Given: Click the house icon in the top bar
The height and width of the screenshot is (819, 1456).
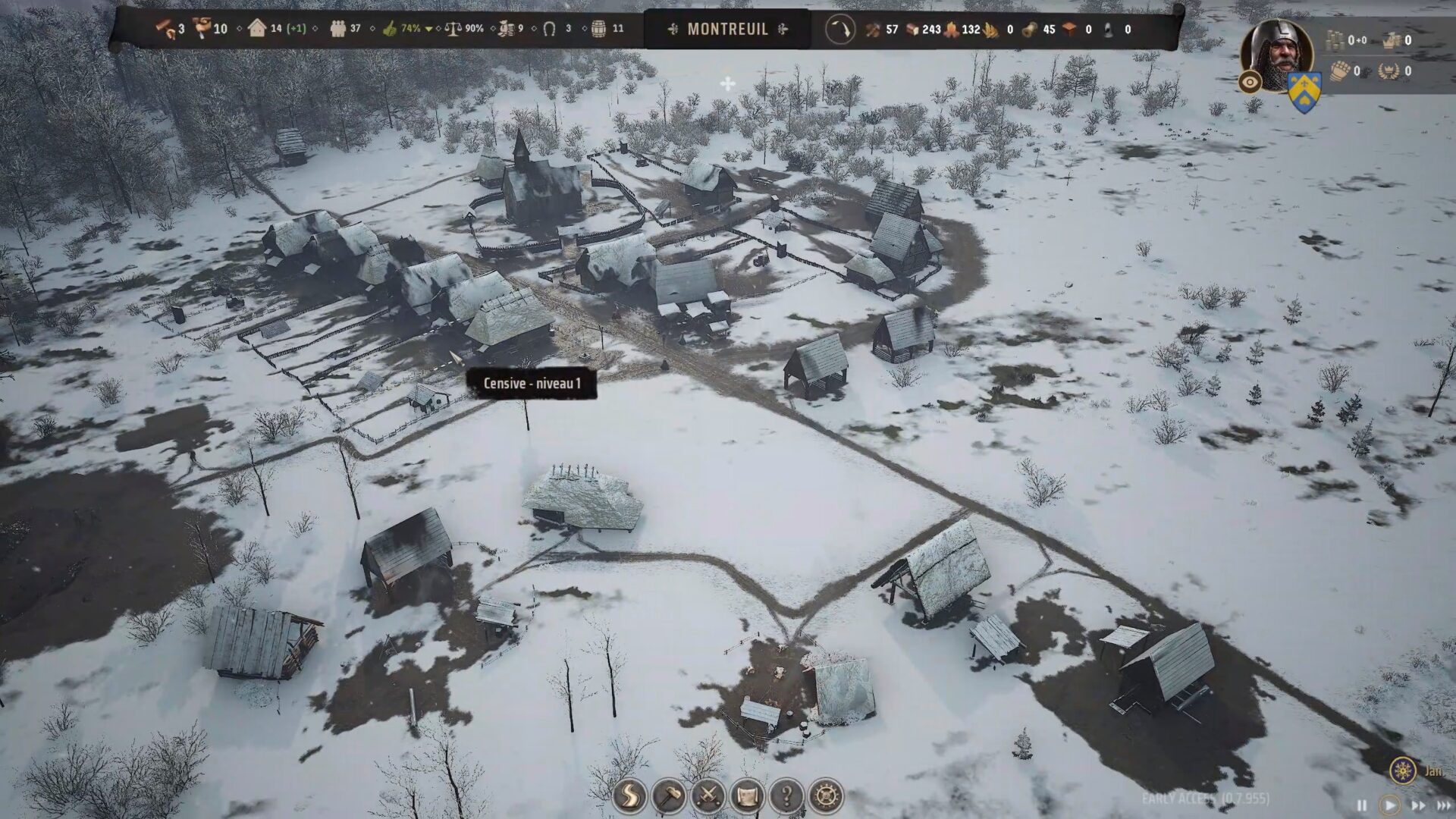Looking at the screenshot, I should pyautogui.click(x=257, y=29).
